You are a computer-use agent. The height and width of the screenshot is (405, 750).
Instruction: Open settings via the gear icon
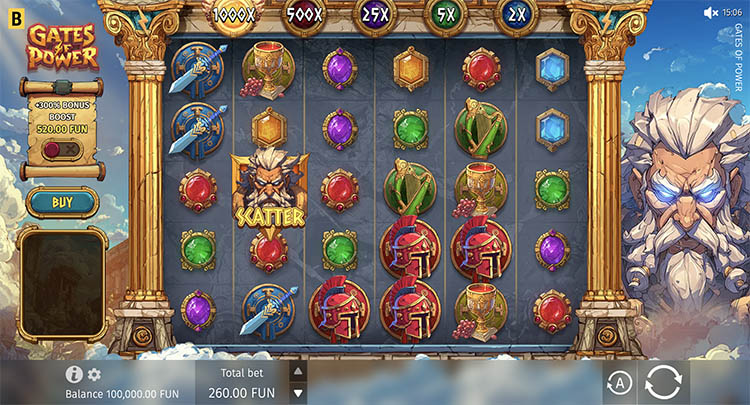[94, 374]
